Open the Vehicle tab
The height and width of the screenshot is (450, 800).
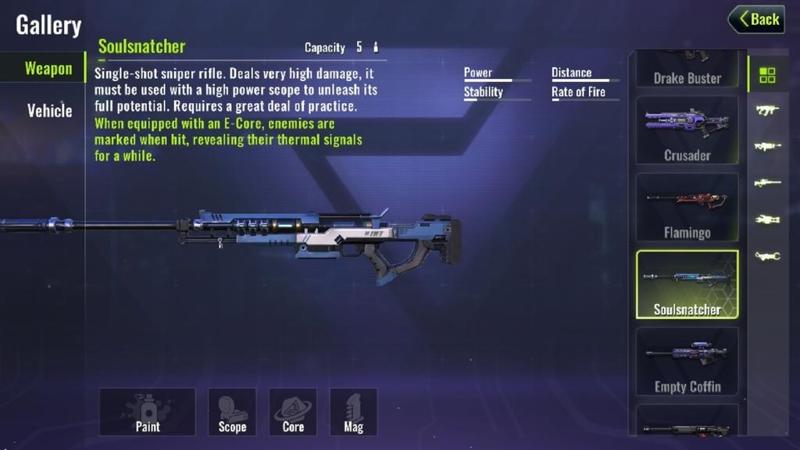coord(49,111)
